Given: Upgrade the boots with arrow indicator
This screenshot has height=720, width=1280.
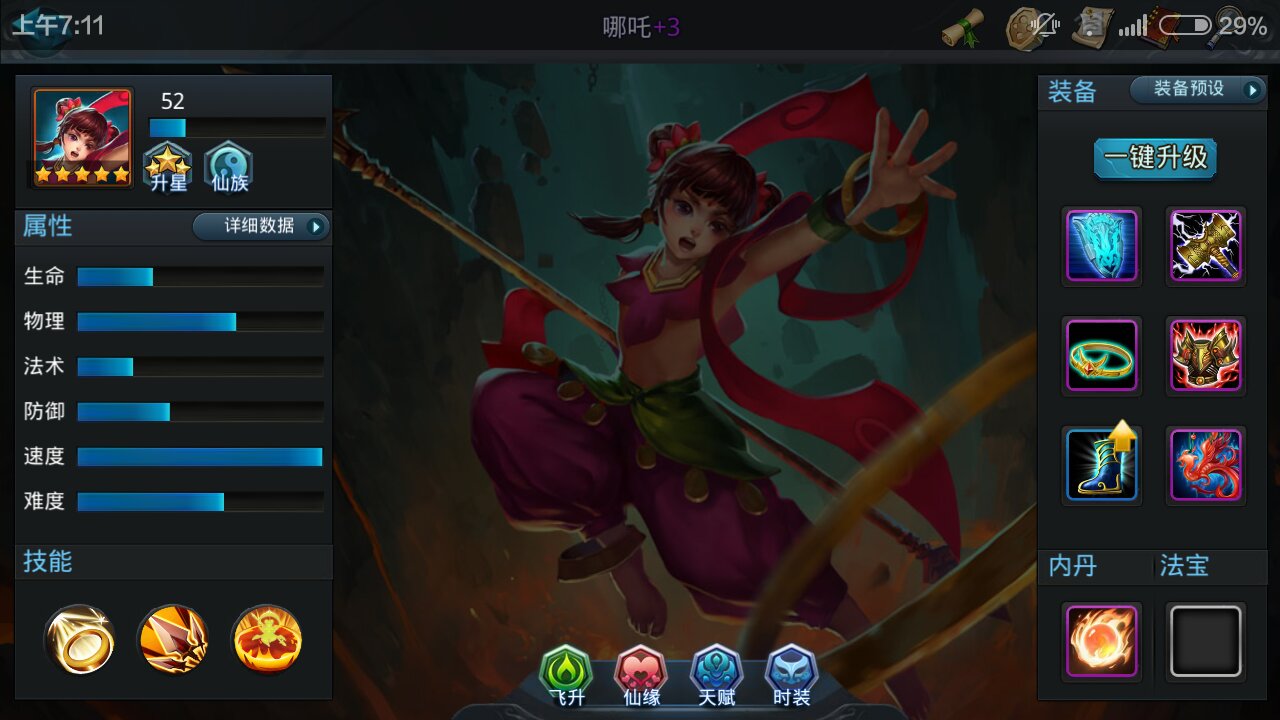Looking at the screenshot, I should [1101, 465].
